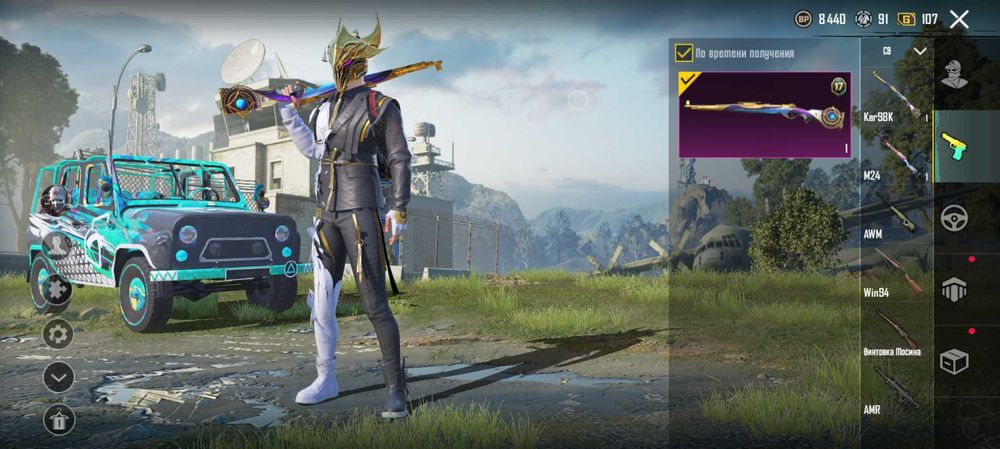Close the inventory screen with the X

pyautogui.click(x=959, y=19)
